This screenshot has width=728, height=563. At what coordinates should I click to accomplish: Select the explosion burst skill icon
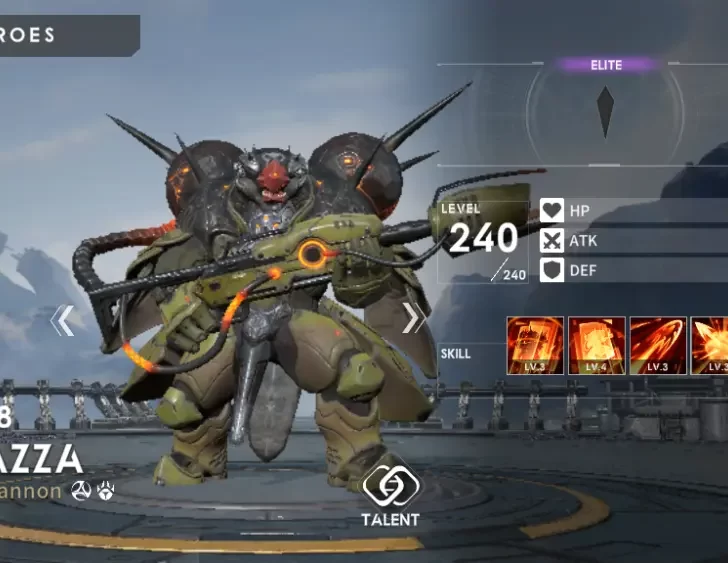coord(710,346)
